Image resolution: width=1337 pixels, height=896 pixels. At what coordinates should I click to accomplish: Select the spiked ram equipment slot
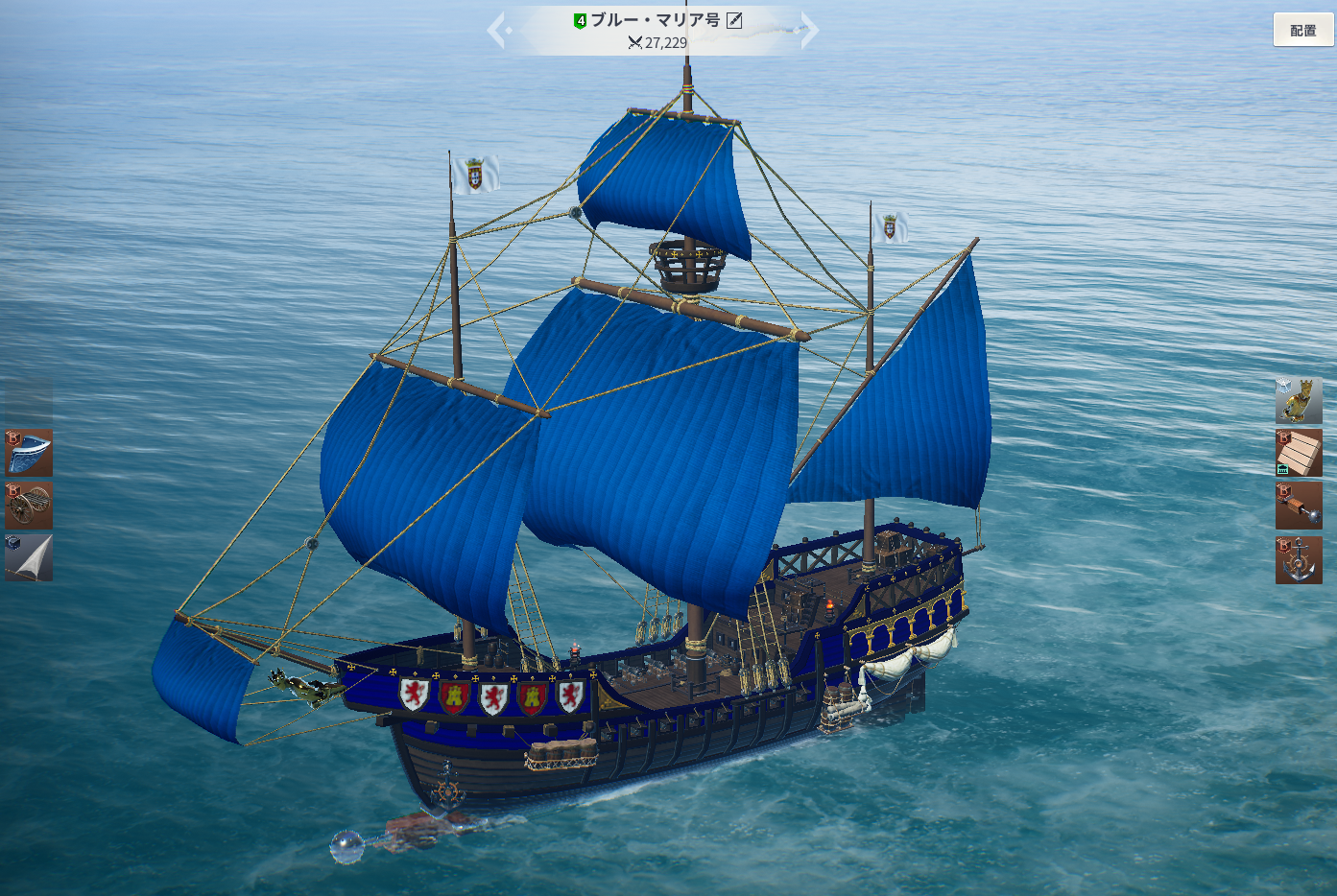click(x=1299, y=506)
